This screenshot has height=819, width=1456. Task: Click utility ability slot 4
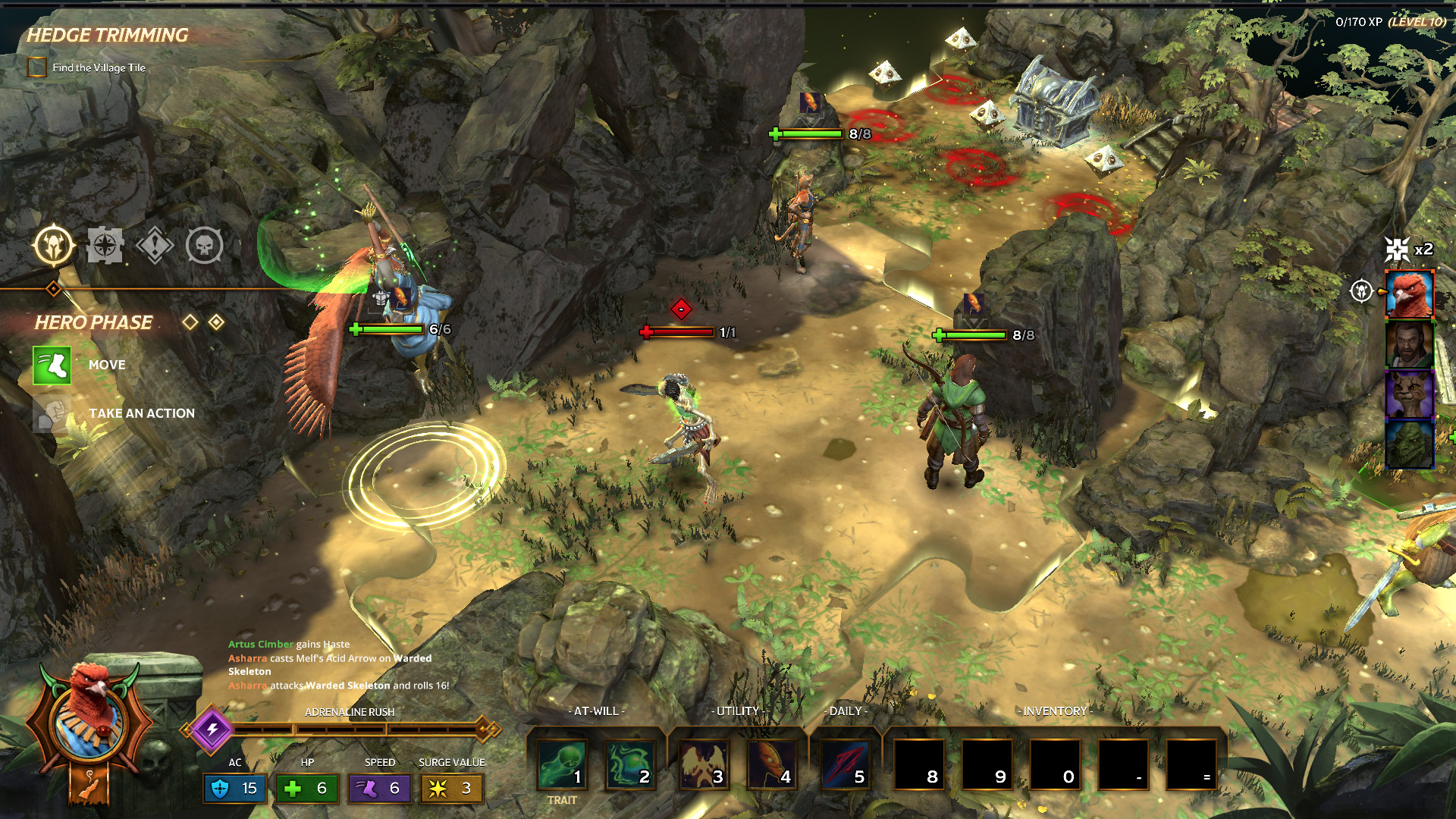[x=771, y=765]
